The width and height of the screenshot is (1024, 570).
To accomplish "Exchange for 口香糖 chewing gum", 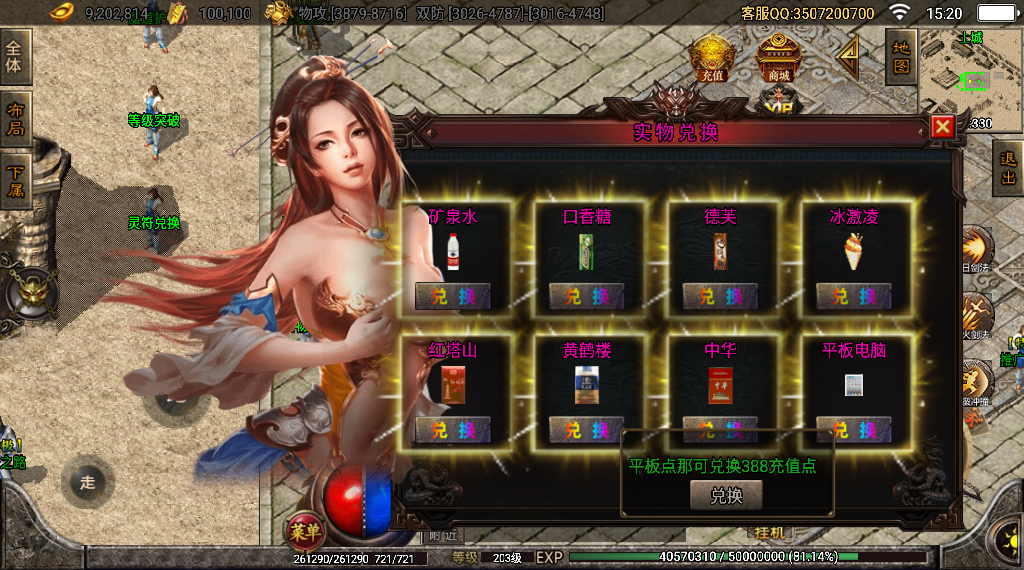I will click(x=586, y=296).
